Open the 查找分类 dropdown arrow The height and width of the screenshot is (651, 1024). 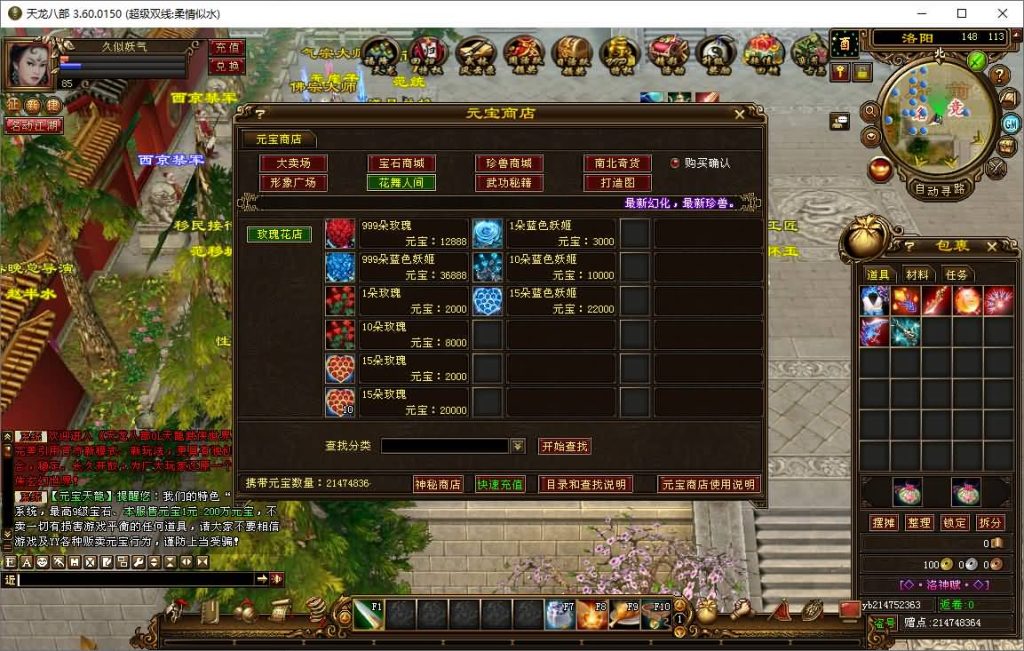518,446
